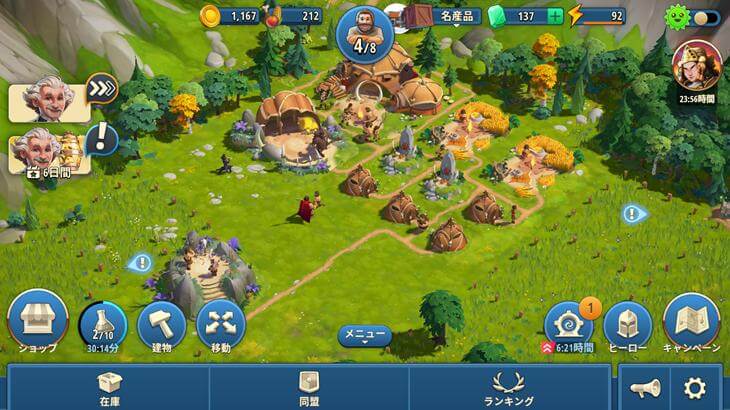
Task: Open the megaphone announcements button
Action: [645, 388]
